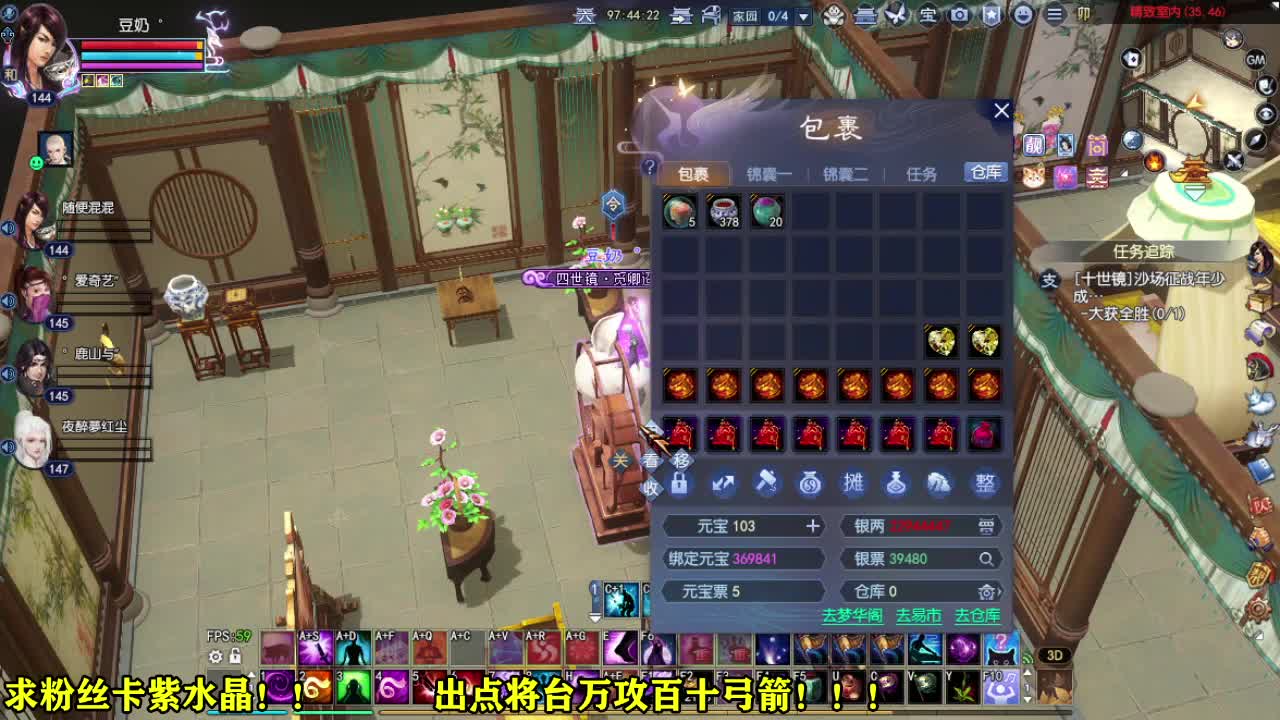Switch to the 任务 tab in the bag
The width and height of the screenshot is (1280, 720).
click(922, 173)
